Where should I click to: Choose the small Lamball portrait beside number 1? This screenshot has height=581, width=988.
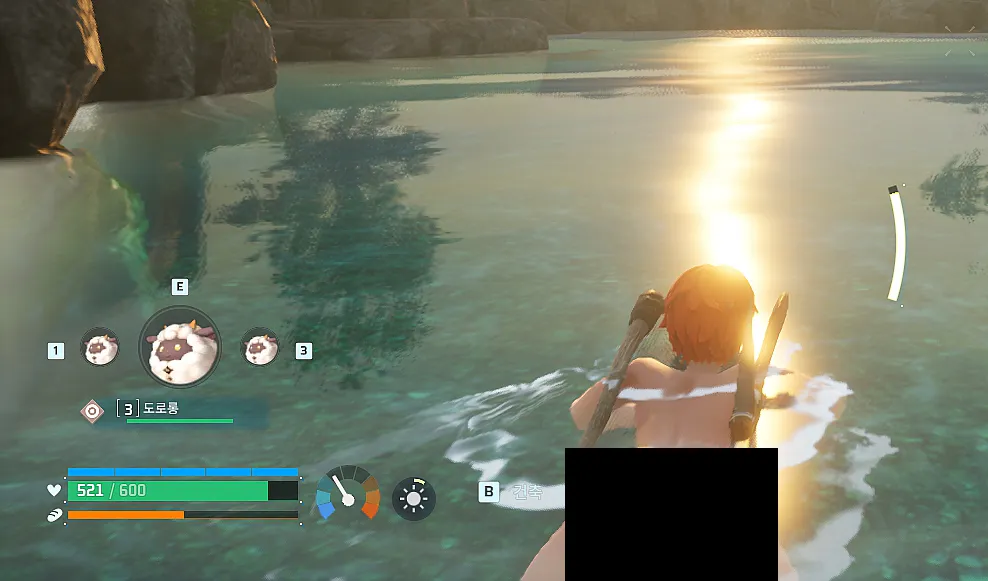[x=99, y=348]
